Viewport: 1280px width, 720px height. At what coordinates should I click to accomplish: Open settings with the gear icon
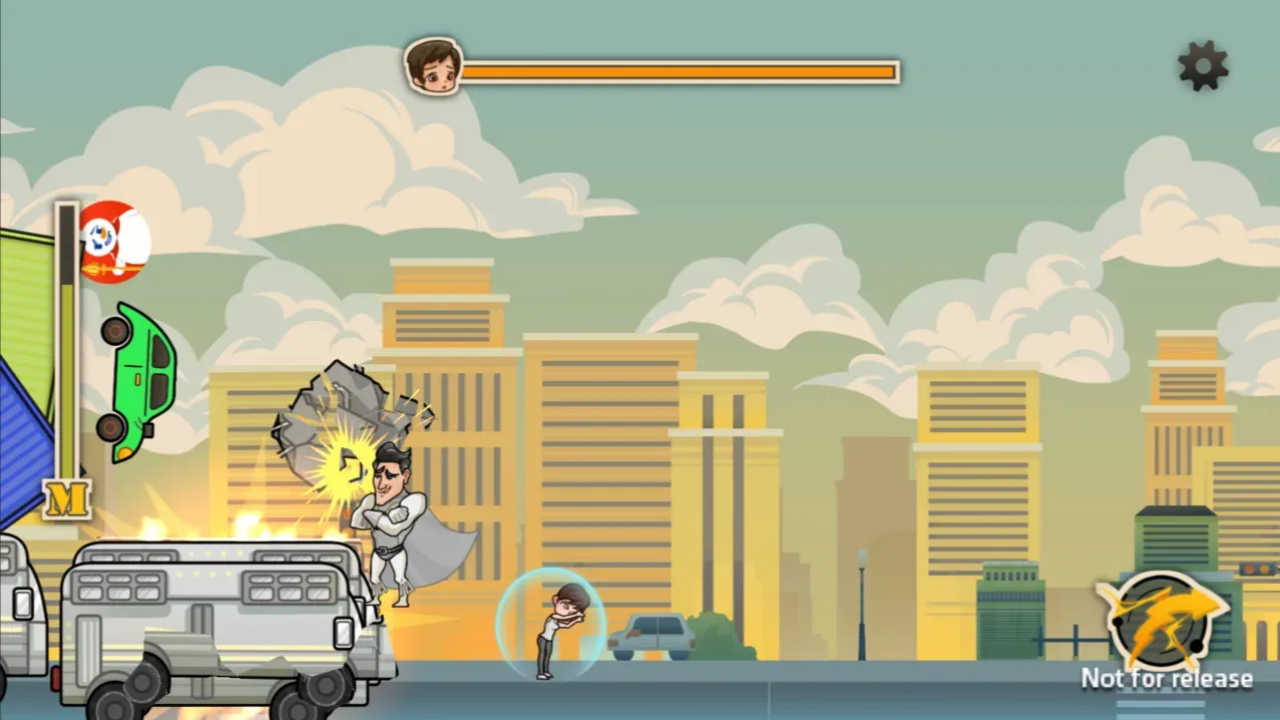[1203, 66]
